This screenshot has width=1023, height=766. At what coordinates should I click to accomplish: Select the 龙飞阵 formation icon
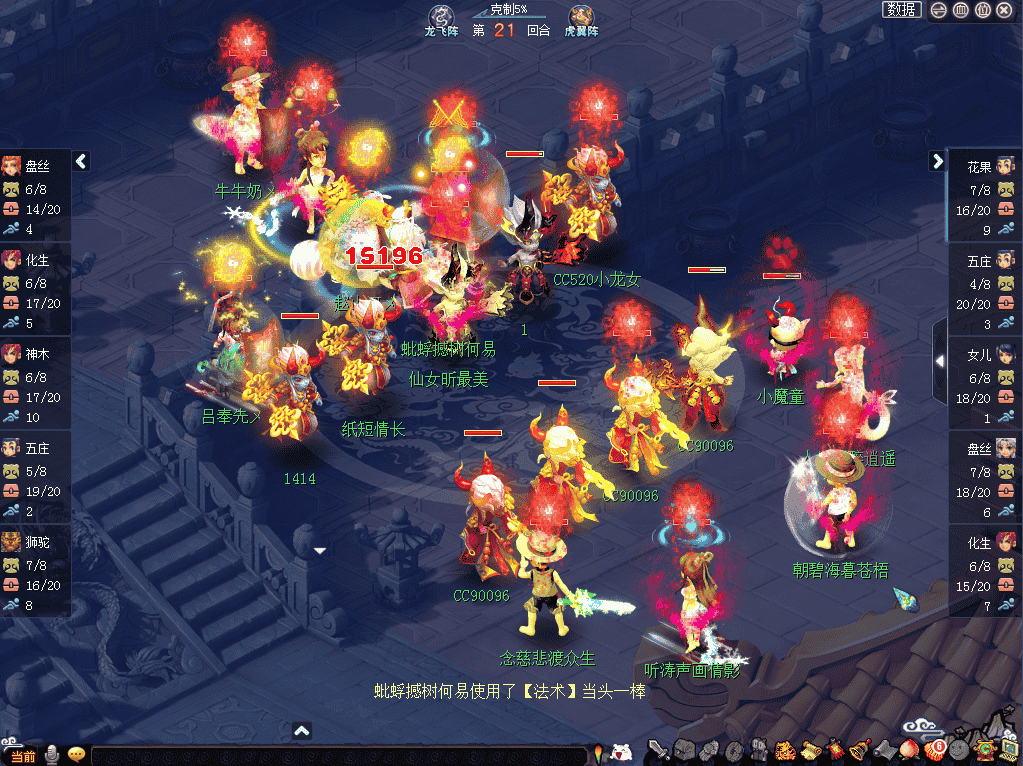441,17
